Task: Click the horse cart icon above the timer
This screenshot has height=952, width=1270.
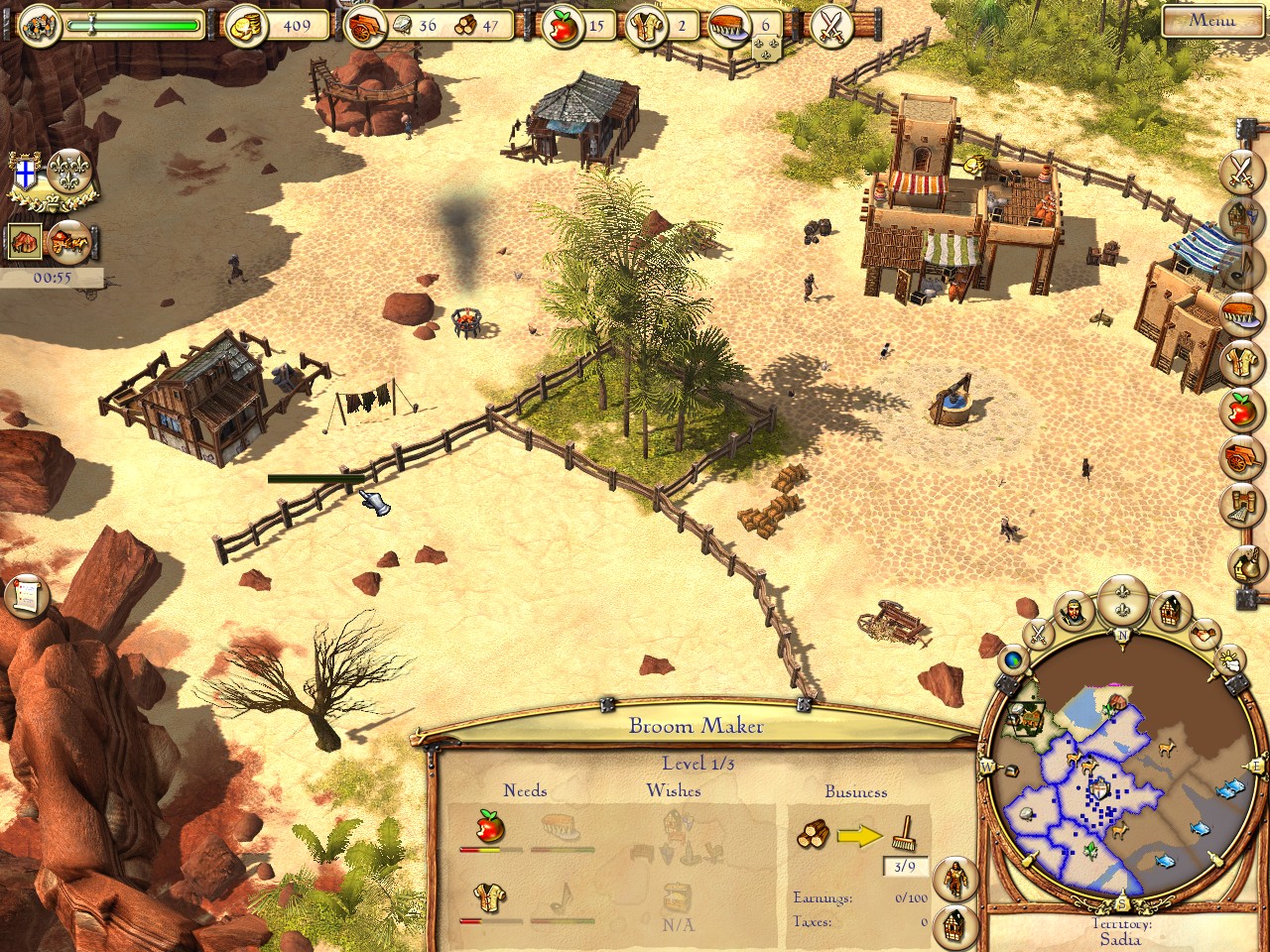Action: (69, 240)
